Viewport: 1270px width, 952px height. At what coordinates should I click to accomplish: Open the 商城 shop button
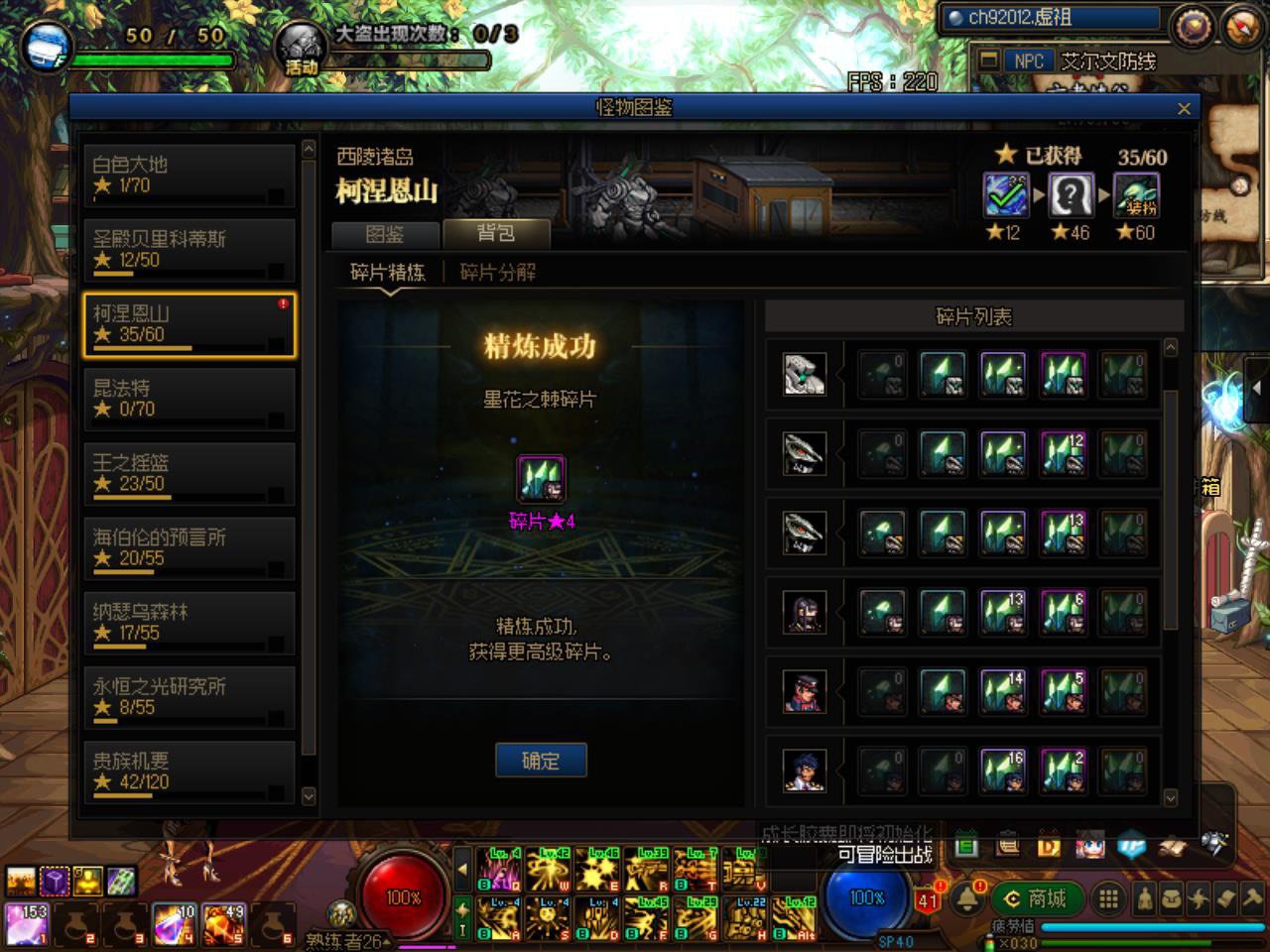1037,898
